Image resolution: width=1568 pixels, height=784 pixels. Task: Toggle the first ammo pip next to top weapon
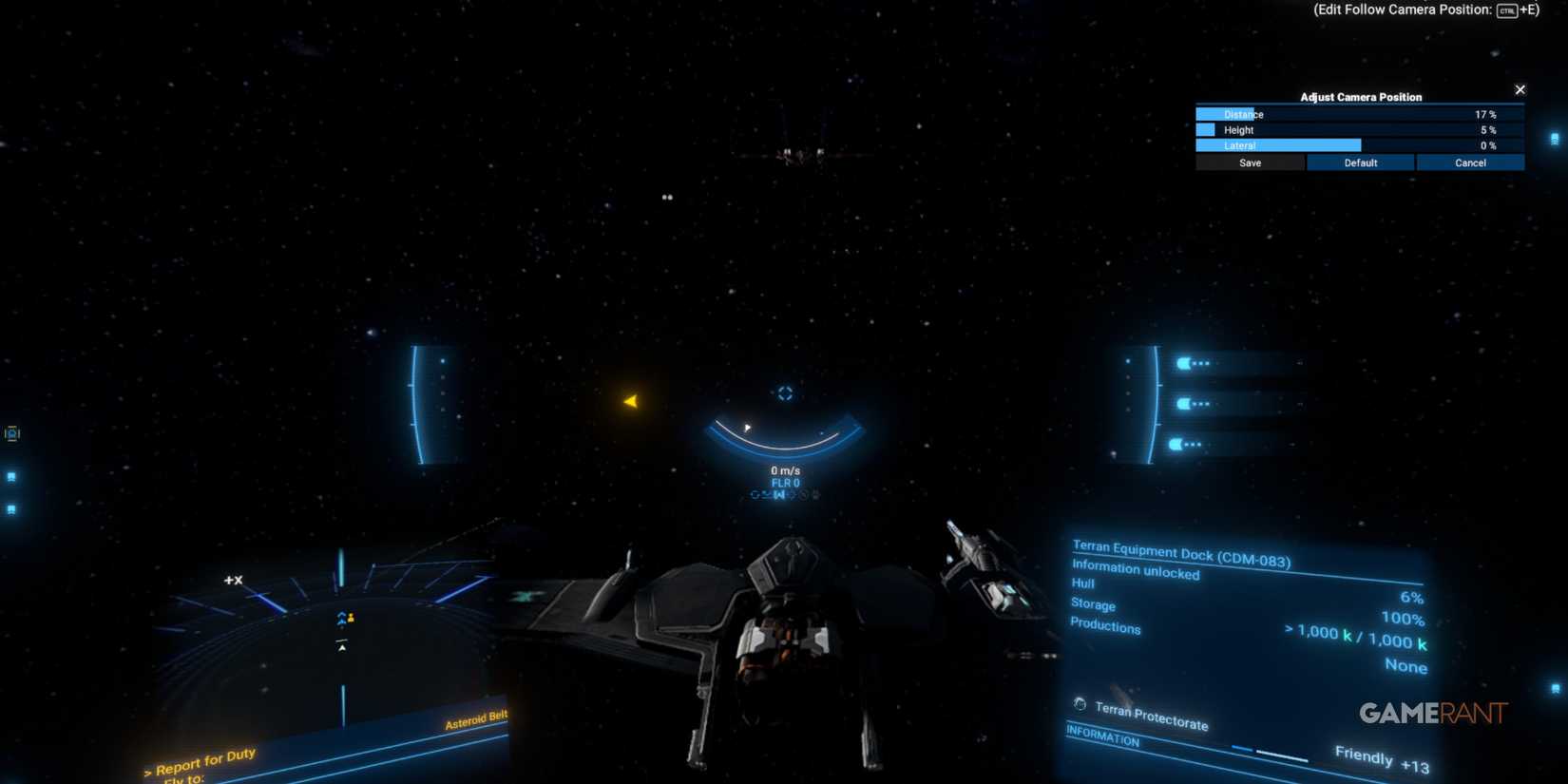click(x=1195, y=363)
